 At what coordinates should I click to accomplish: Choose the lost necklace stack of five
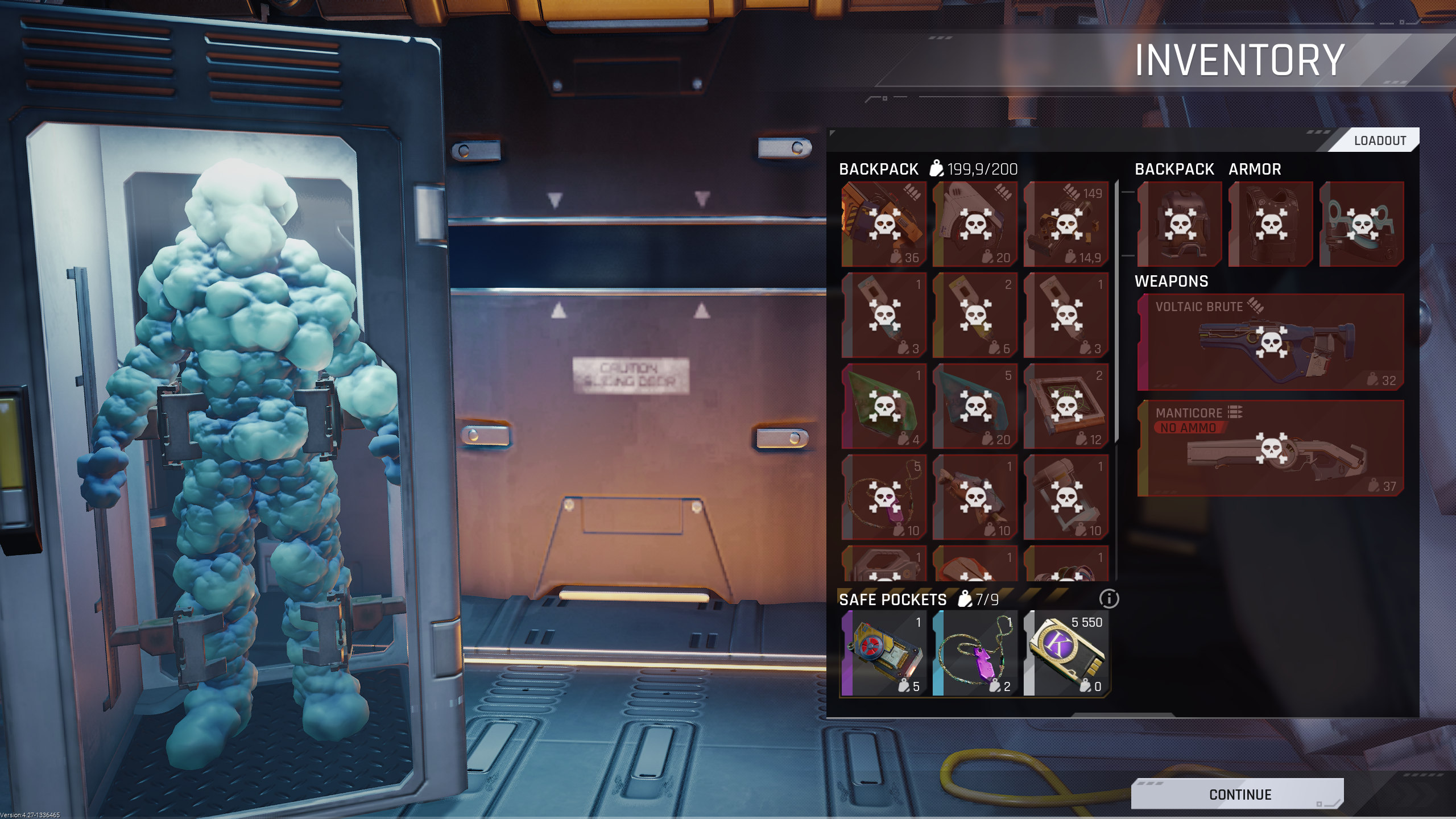coord(884,497)
